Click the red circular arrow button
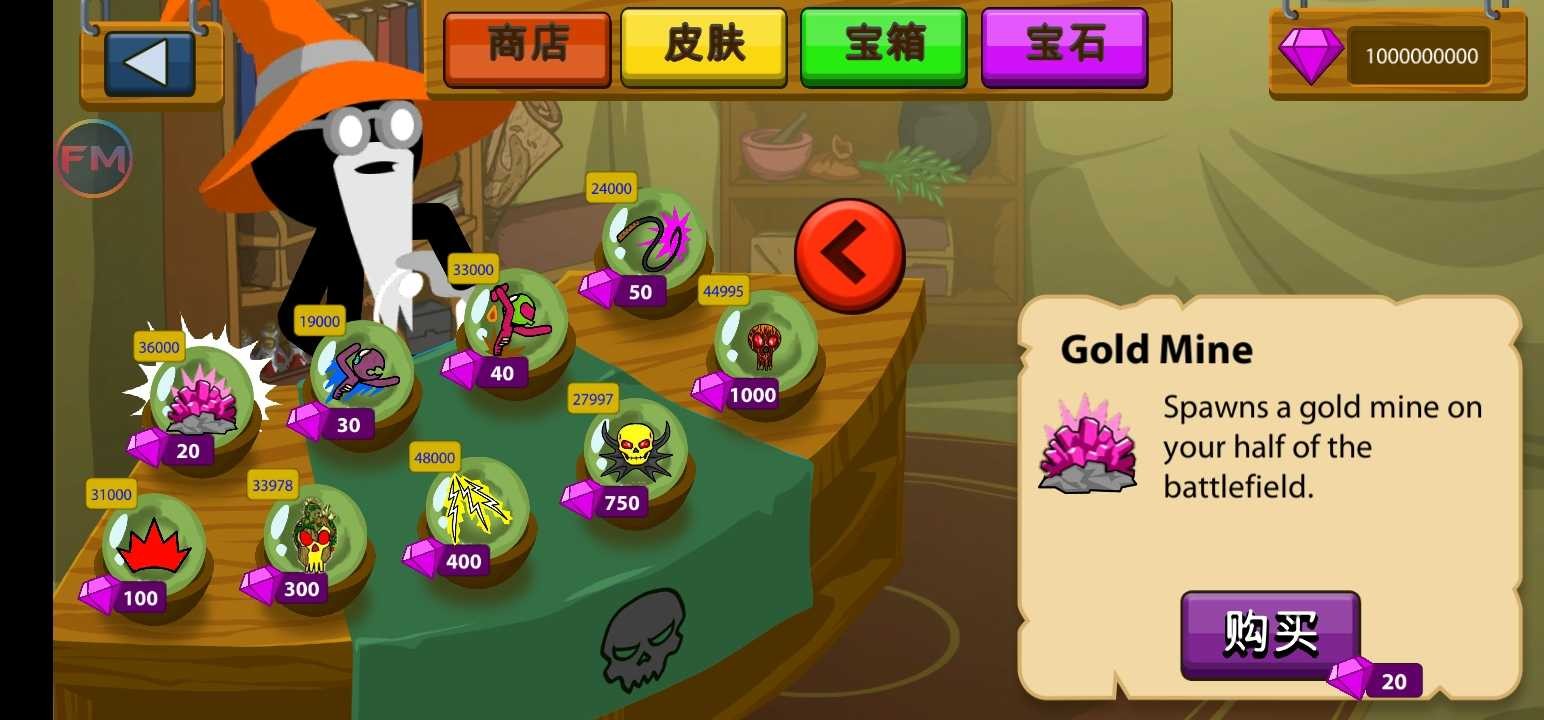The width and height of the screenshot is (1544, 720). click(x=849, y=251)
